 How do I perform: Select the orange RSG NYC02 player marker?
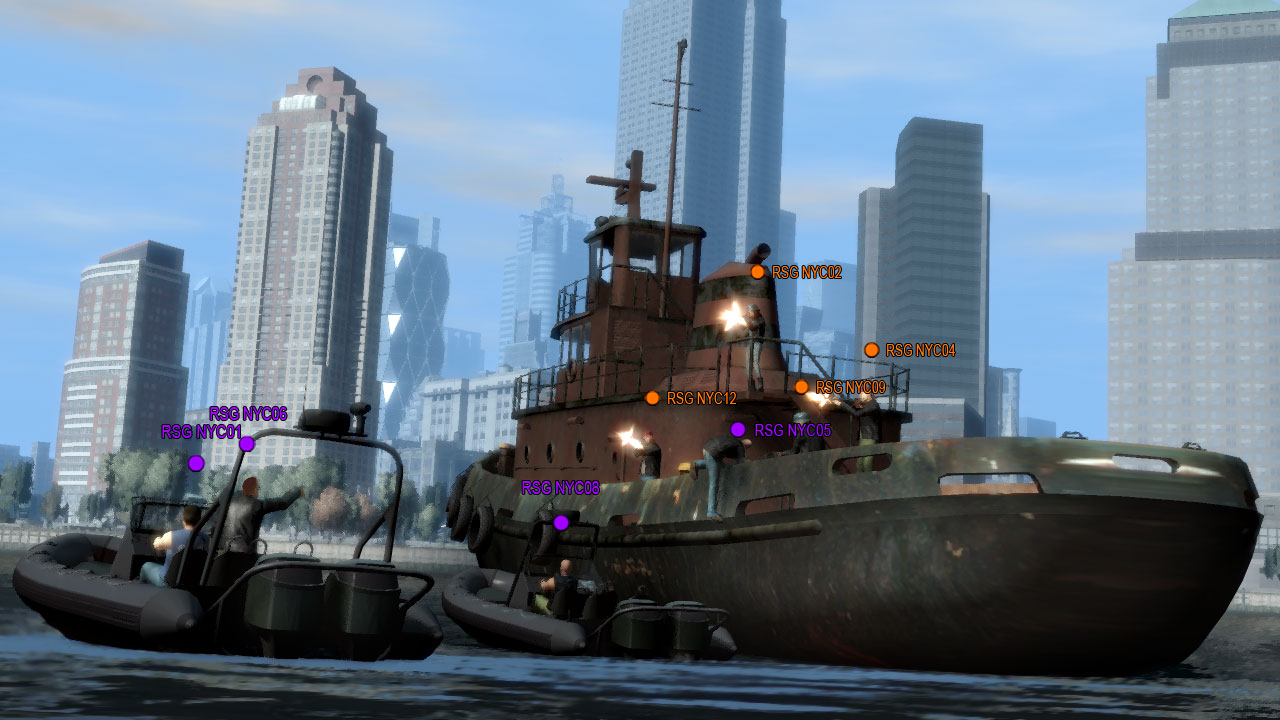click(x=757, y=272)
